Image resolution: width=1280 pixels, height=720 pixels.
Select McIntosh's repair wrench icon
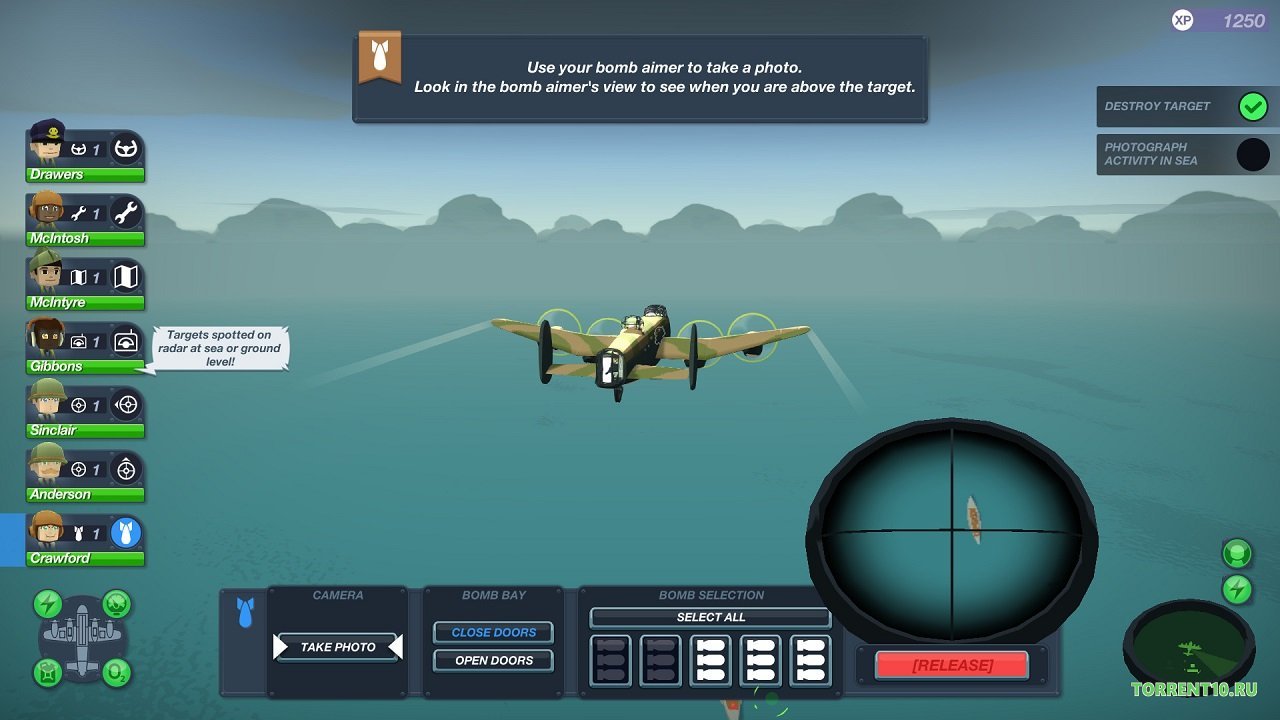(126, 211)
